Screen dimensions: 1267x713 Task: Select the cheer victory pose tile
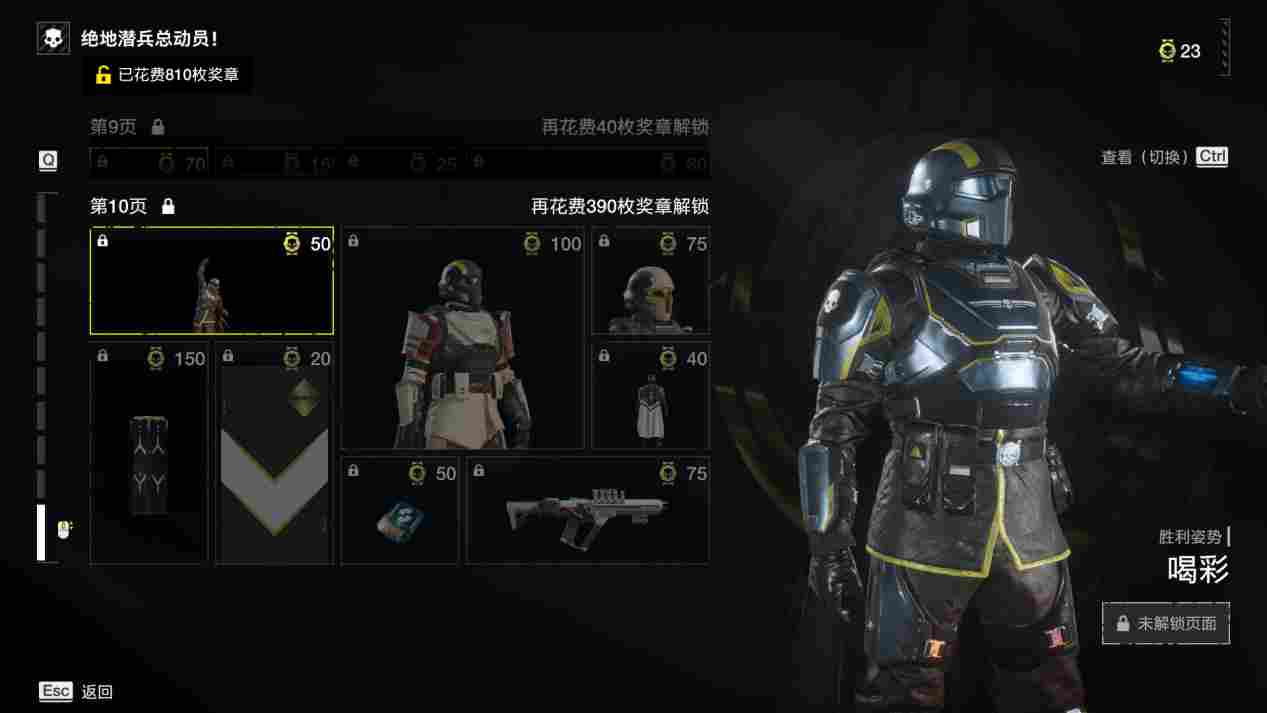pyautogui.click(x=211, y=281)
